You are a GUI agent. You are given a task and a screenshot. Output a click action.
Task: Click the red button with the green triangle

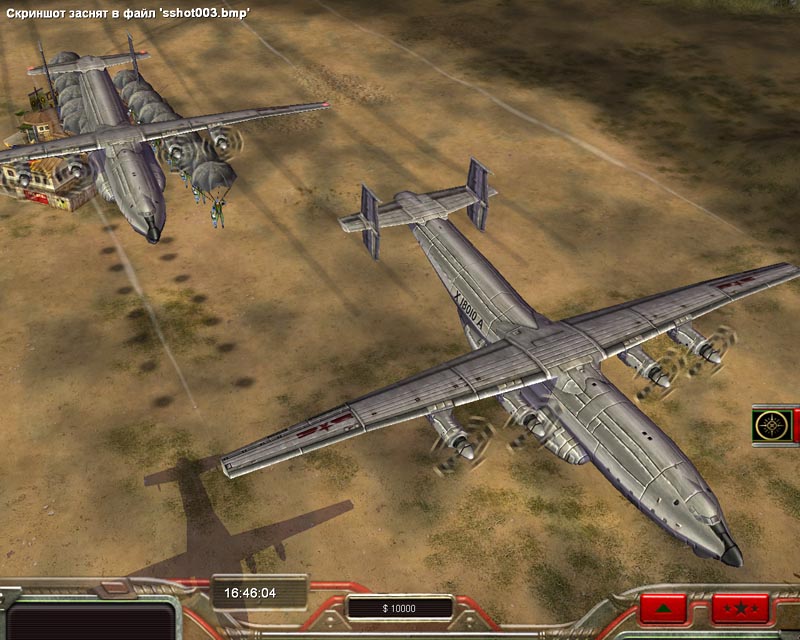pyautogui.click(x=663, y=608)
